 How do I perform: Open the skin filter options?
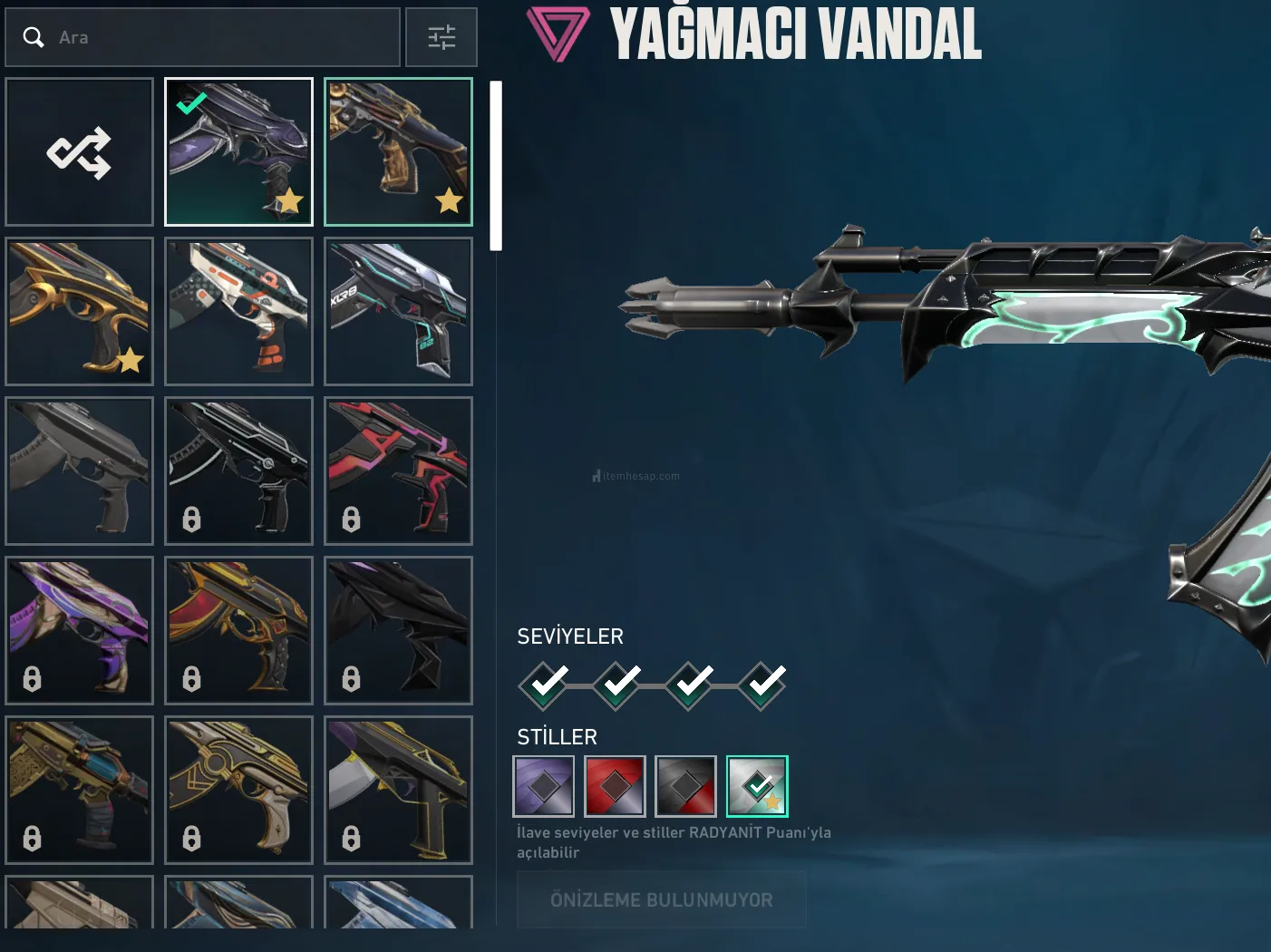click(x=441, y=37)
